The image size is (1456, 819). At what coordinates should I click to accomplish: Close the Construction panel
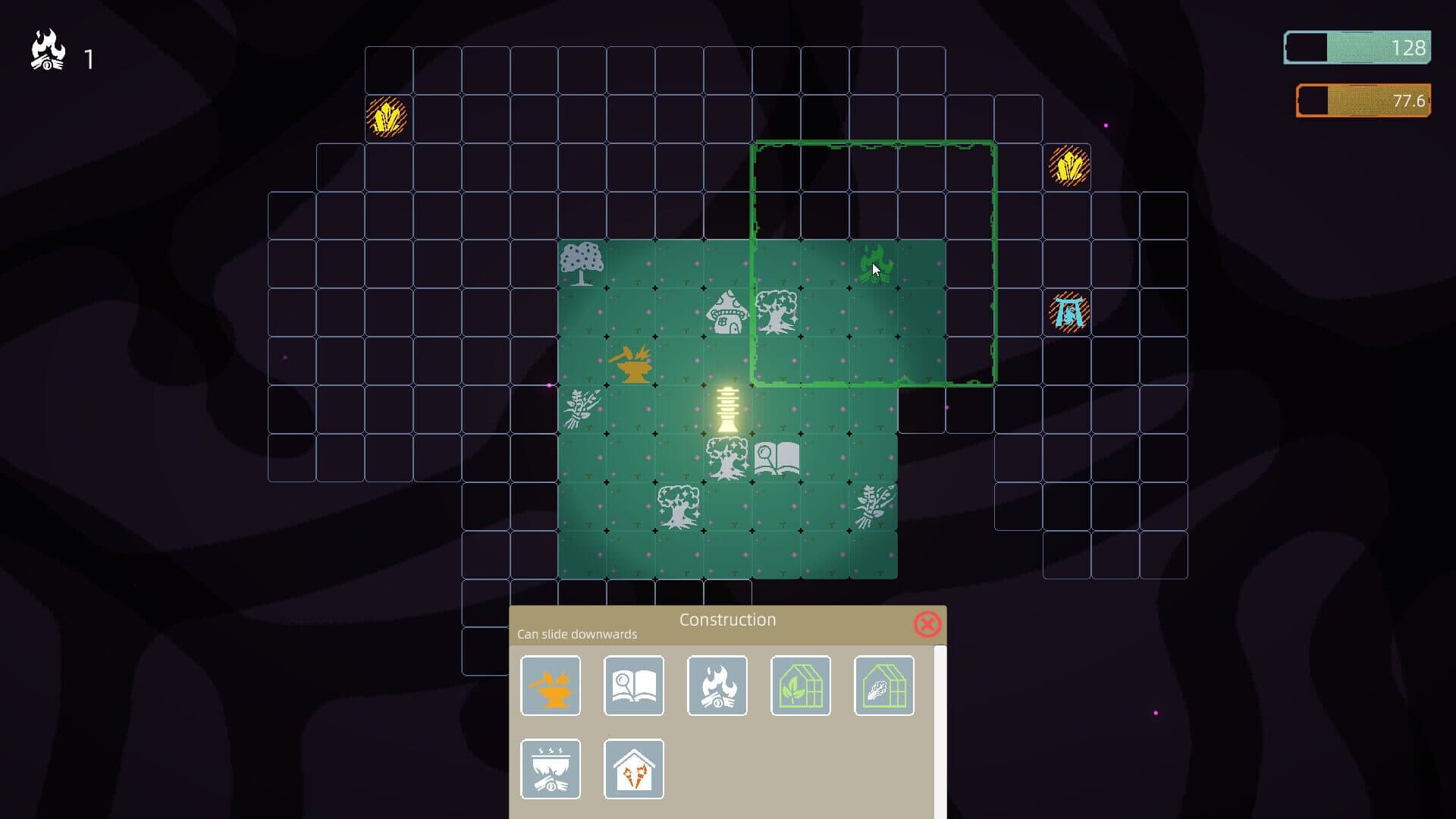(927, 623)
